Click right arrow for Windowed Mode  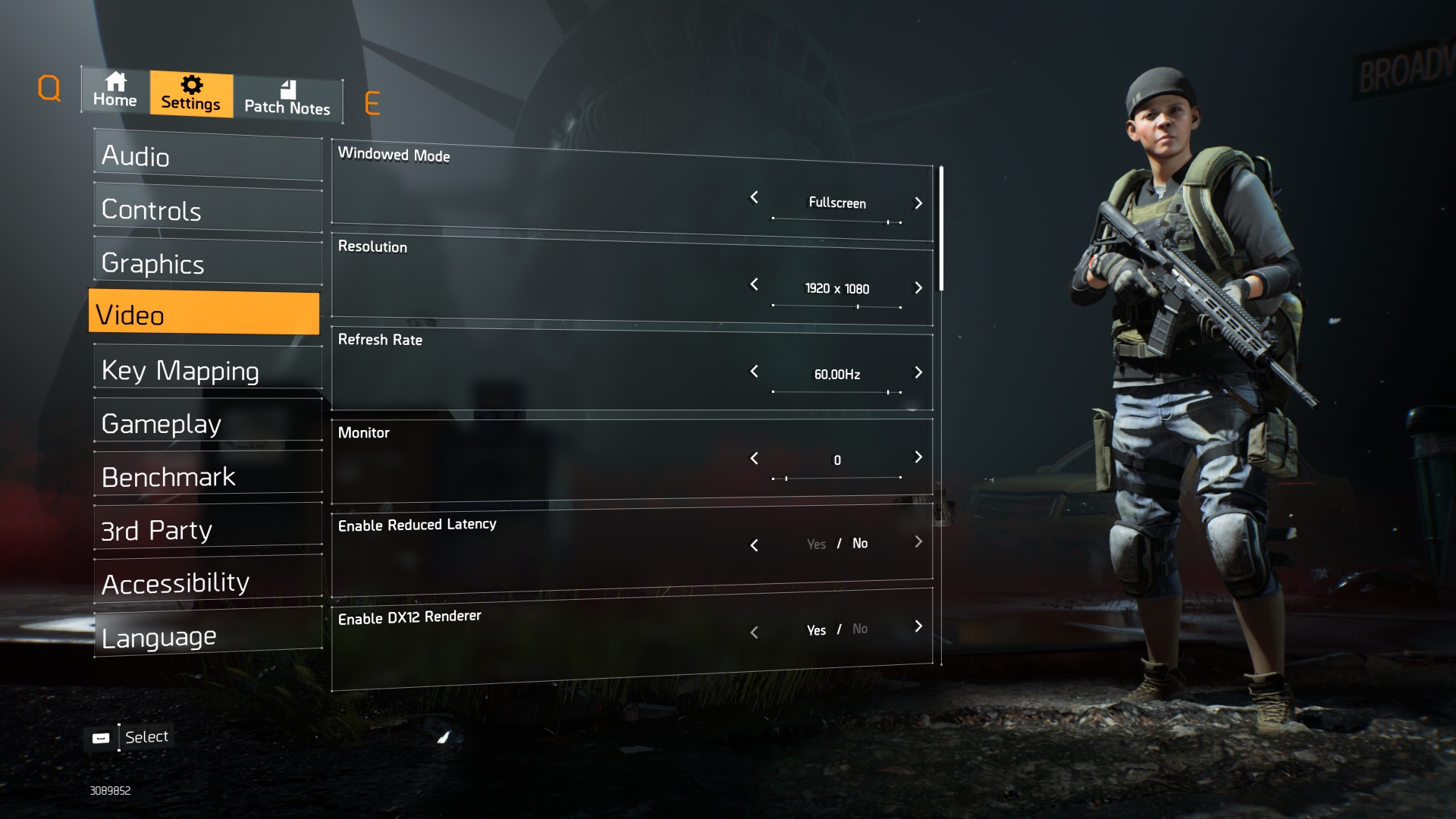(x=918, y=203)
